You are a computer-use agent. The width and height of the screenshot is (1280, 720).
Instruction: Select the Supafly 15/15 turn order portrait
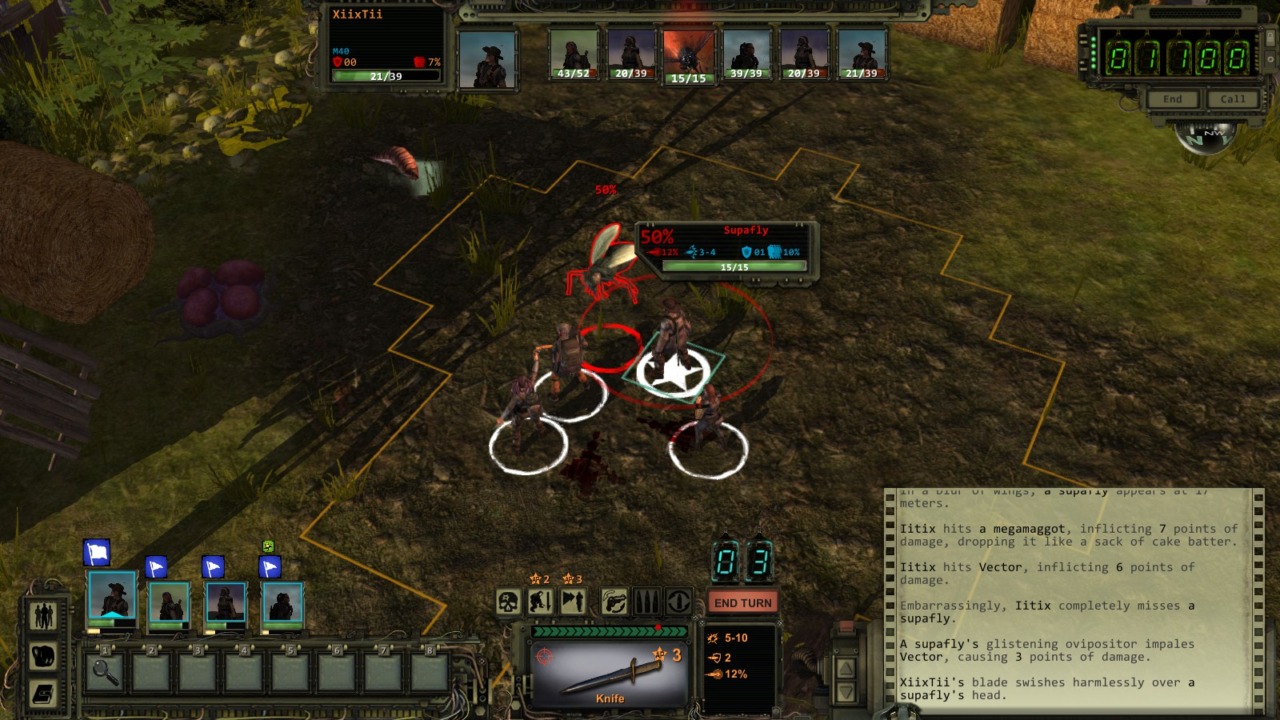pos(688,57)
